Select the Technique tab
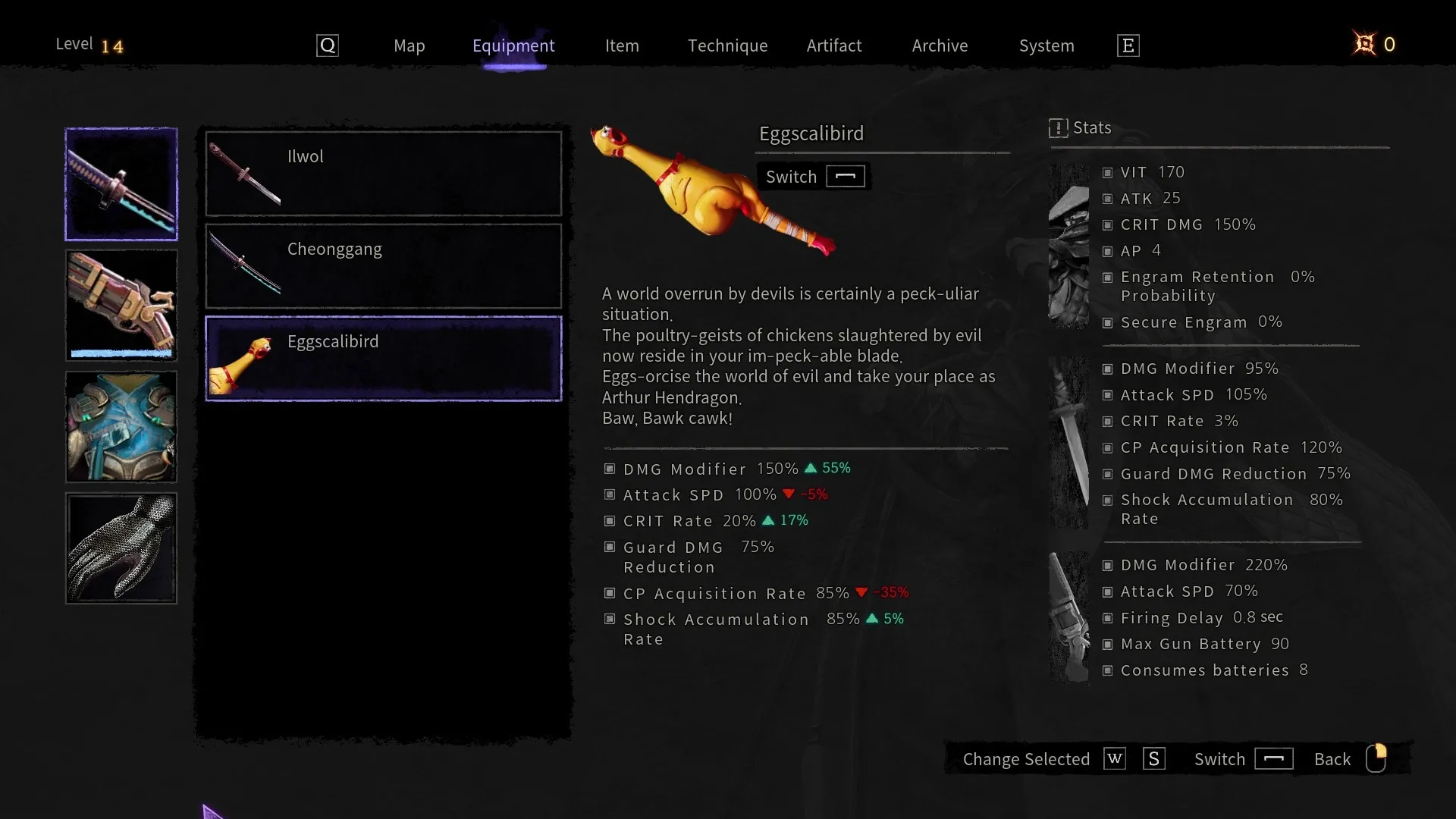Screen dimensions: 1456x819 point(727,45)
